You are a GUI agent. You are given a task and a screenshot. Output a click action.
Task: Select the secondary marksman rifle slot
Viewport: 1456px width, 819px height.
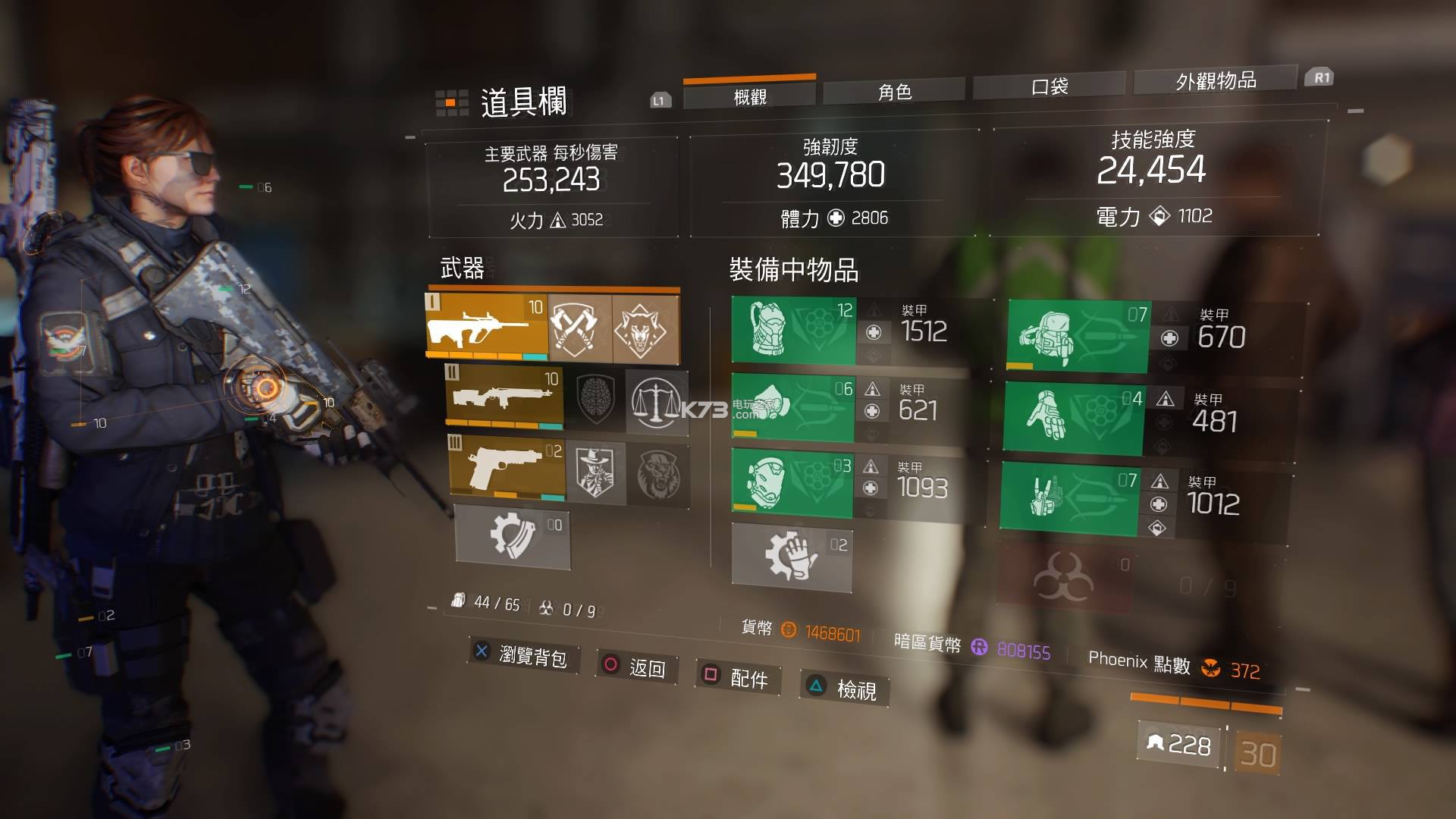click(x=504, y=397)
